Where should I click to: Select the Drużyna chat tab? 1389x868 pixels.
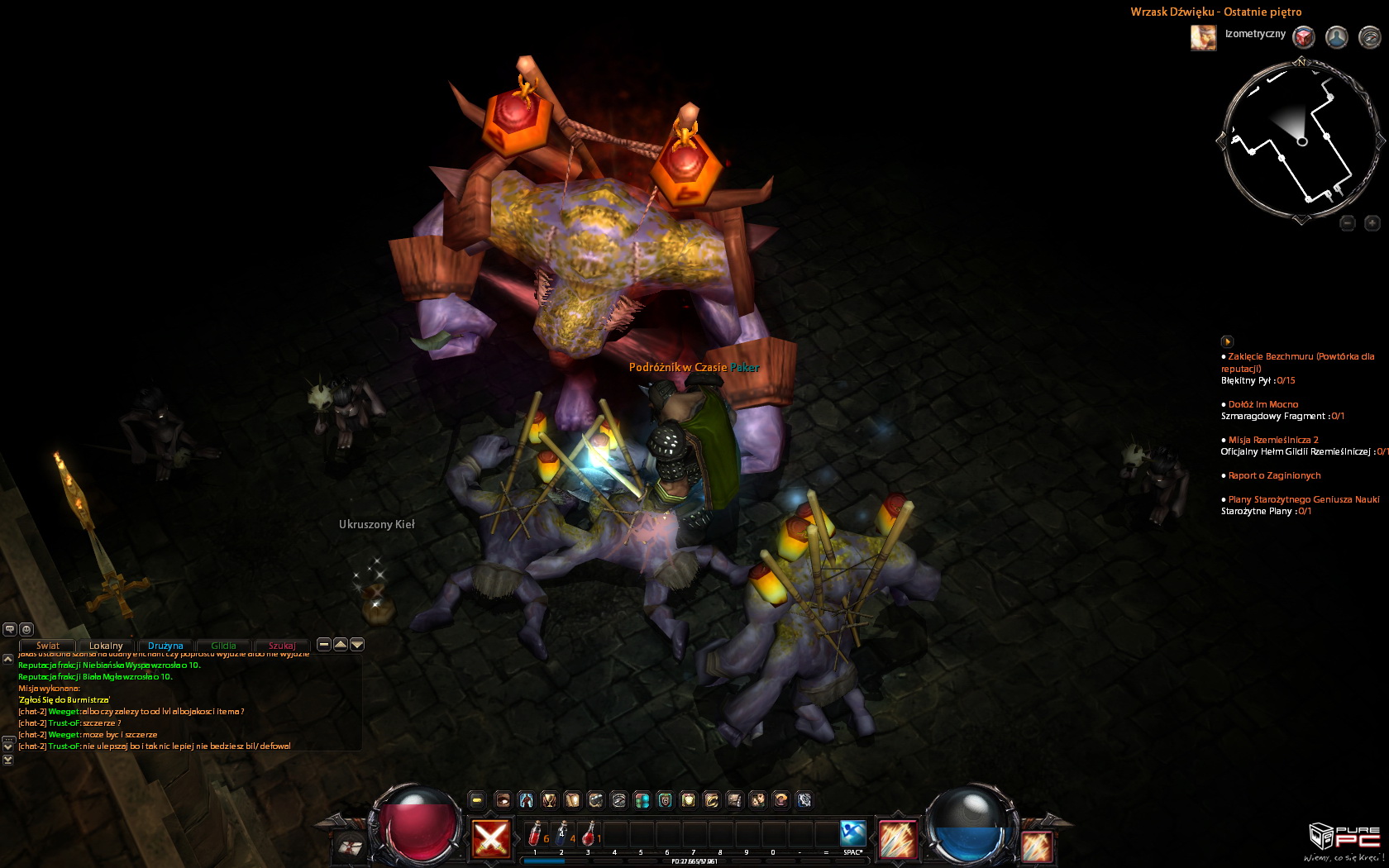165,646
